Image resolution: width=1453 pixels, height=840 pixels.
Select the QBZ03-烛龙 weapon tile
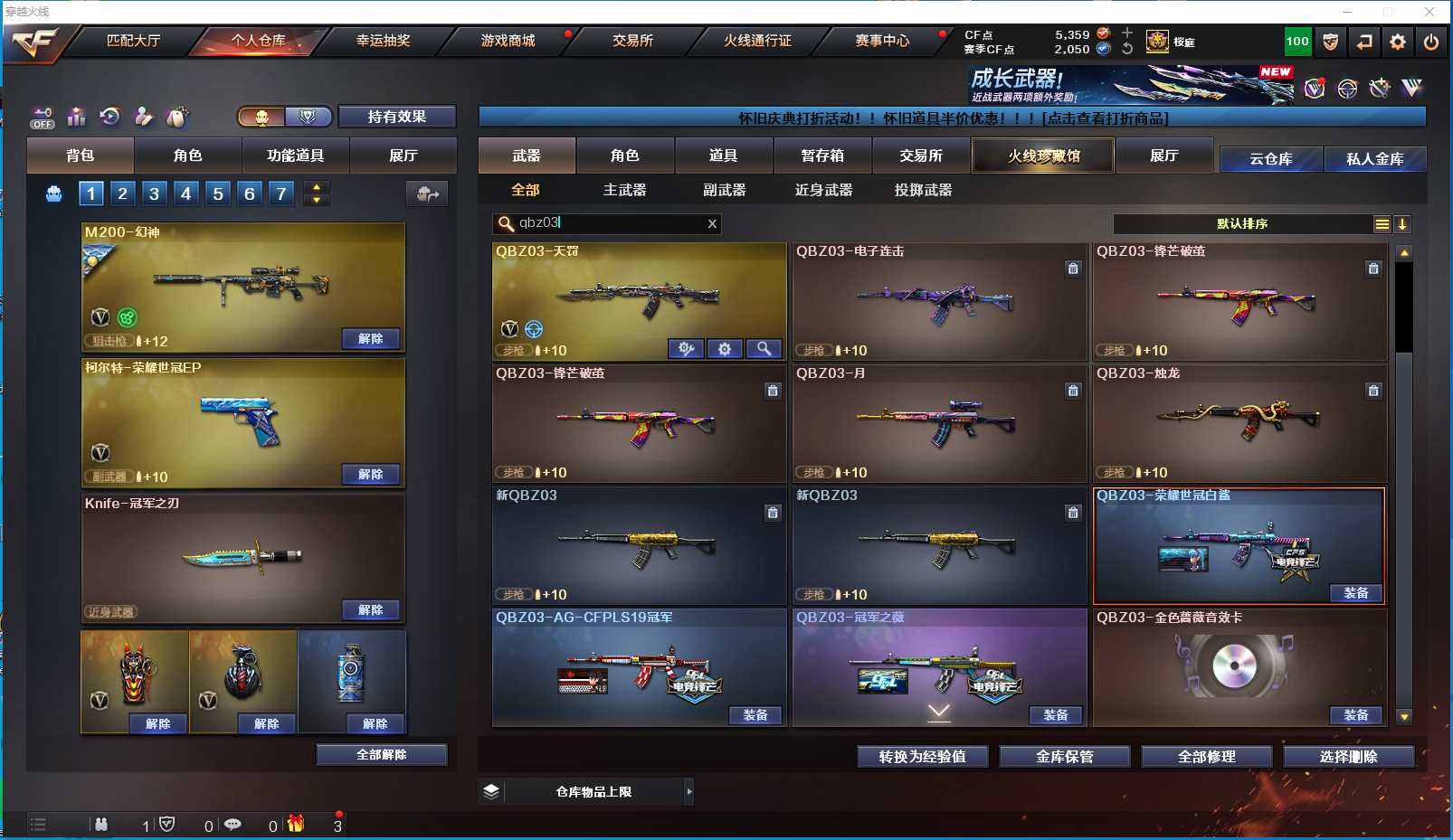1239,422
